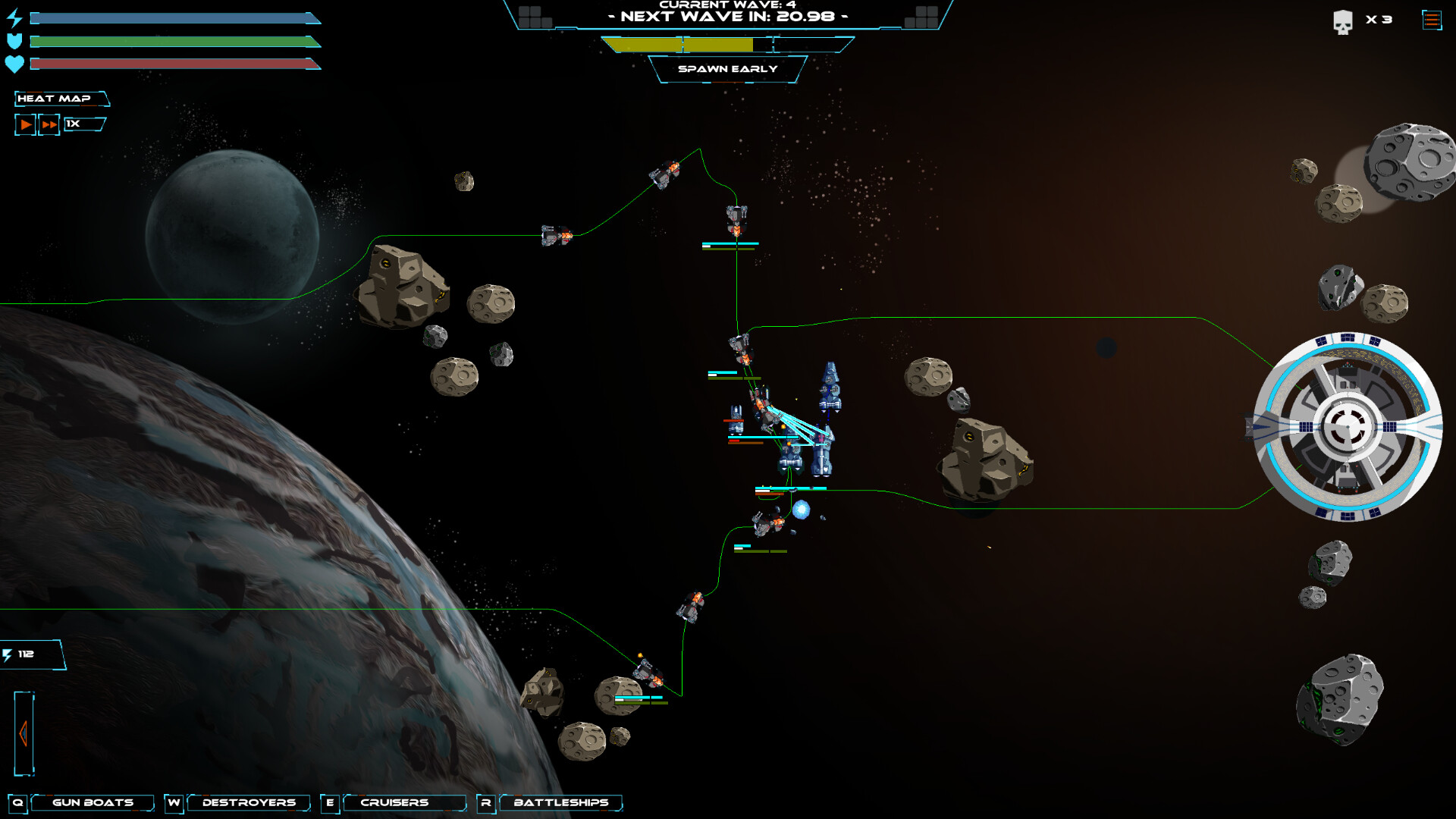Select the Battleships ship icon

click(x=561, y=802)
